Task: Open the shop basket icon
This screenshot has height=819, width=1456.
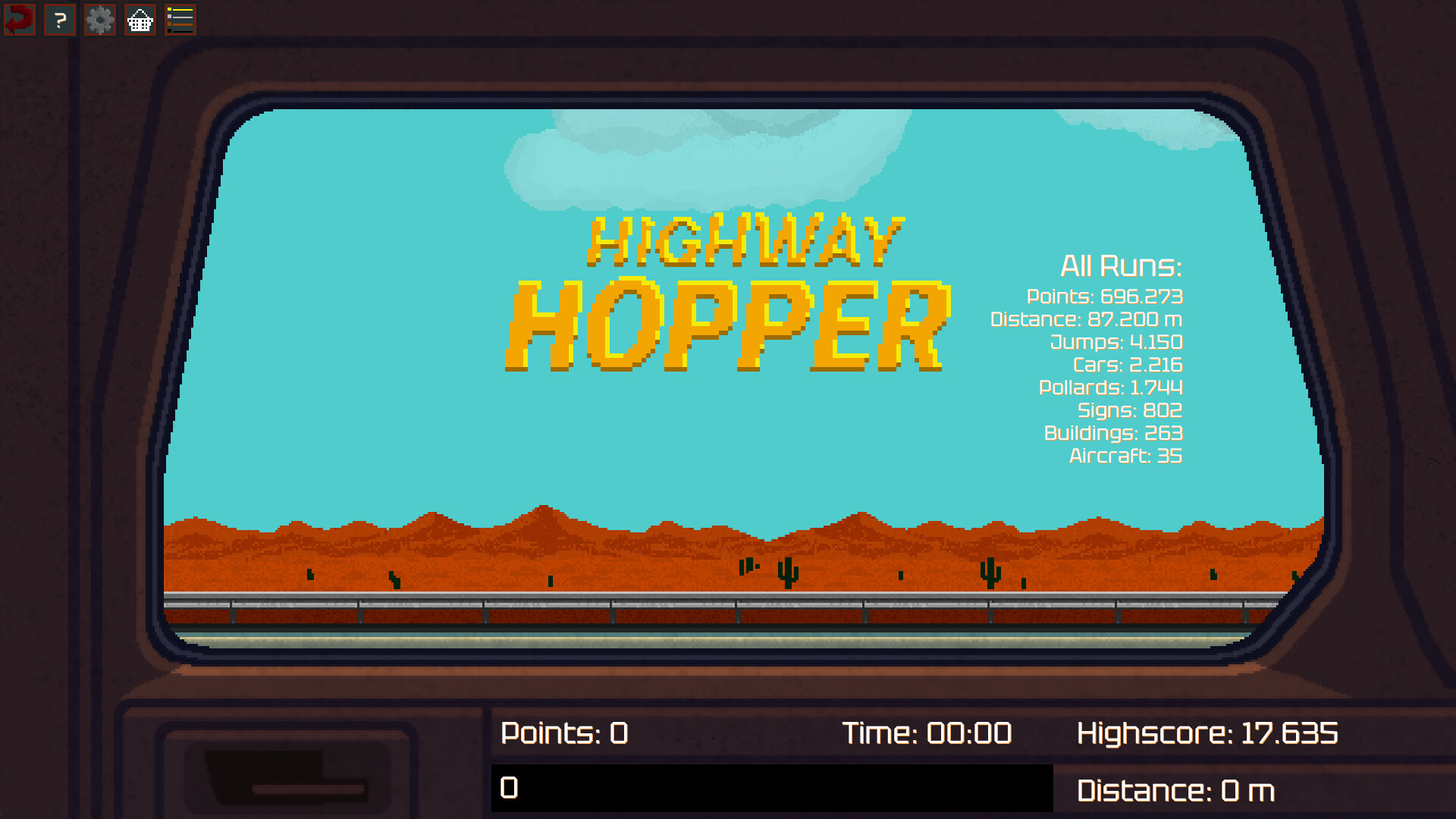Action: pyautogui.click(x=140, y=20)
